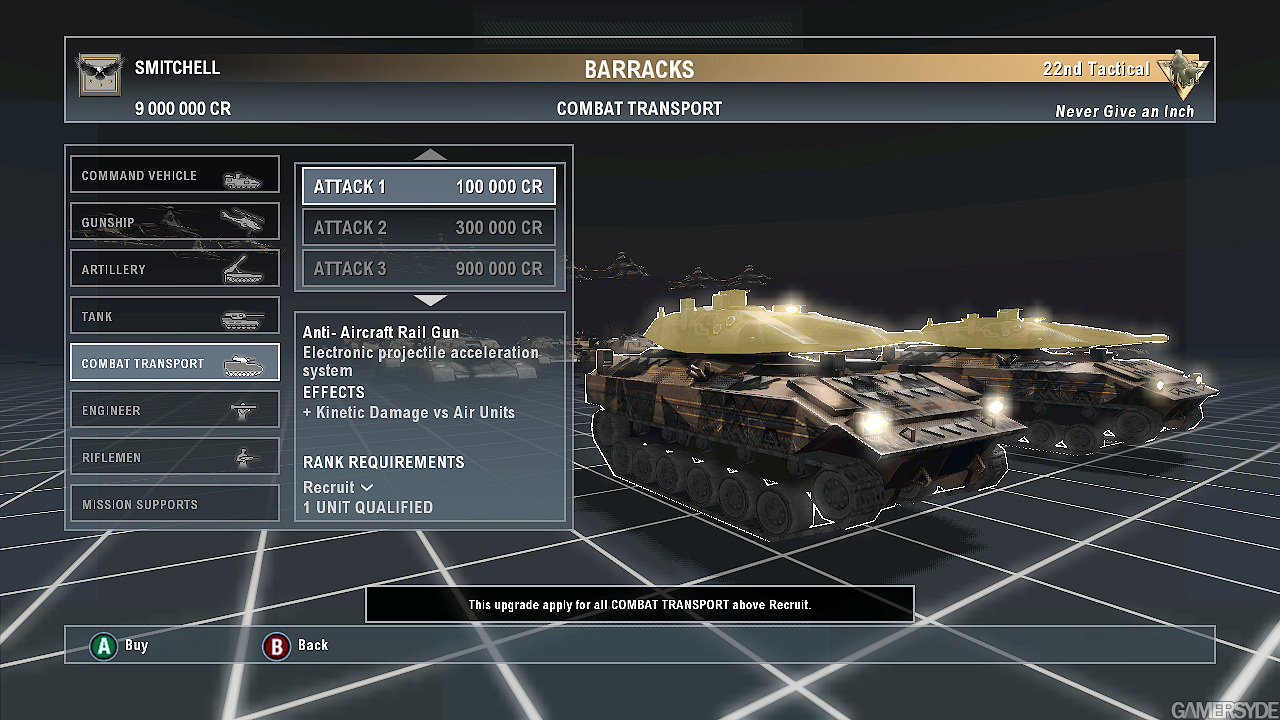The width and height of the screenshot is (1280, 720).
Task: Show the Mission Supports category
Action: (x=175, y=504)
